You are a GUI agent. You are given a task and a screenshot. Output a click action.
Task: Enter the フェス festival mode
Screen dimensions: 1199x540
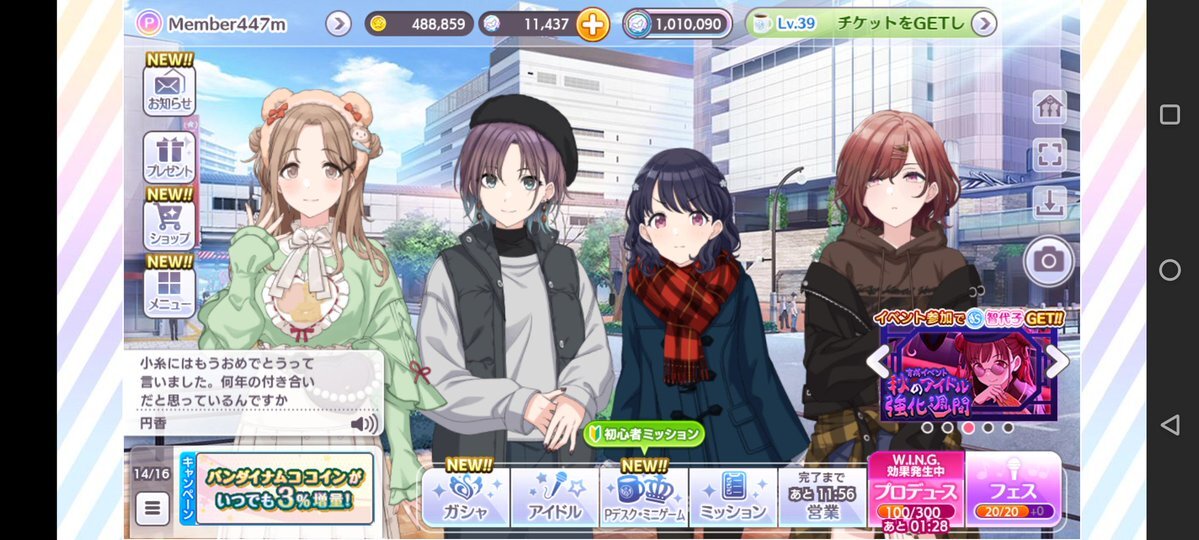pyautogui.click(x=1012, y=490)
